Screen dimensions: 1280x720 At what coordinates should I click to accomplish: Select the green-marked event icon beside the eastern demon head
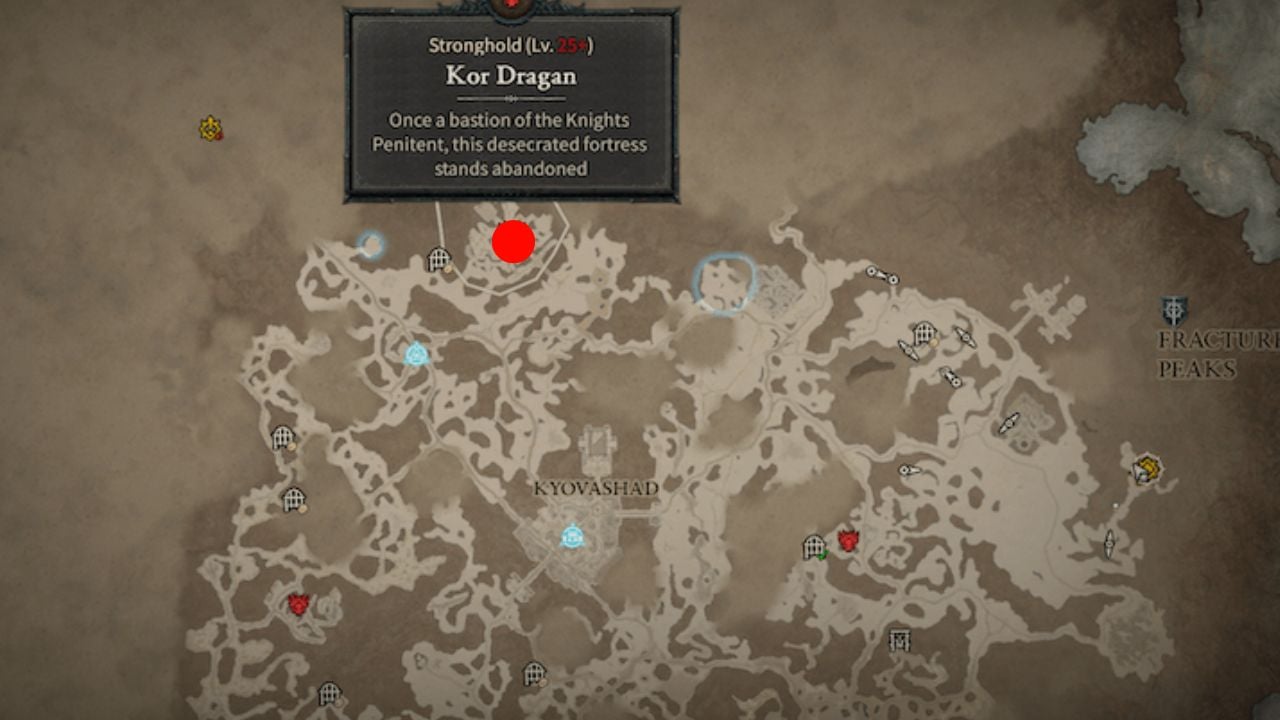click(x=823, y=553)
